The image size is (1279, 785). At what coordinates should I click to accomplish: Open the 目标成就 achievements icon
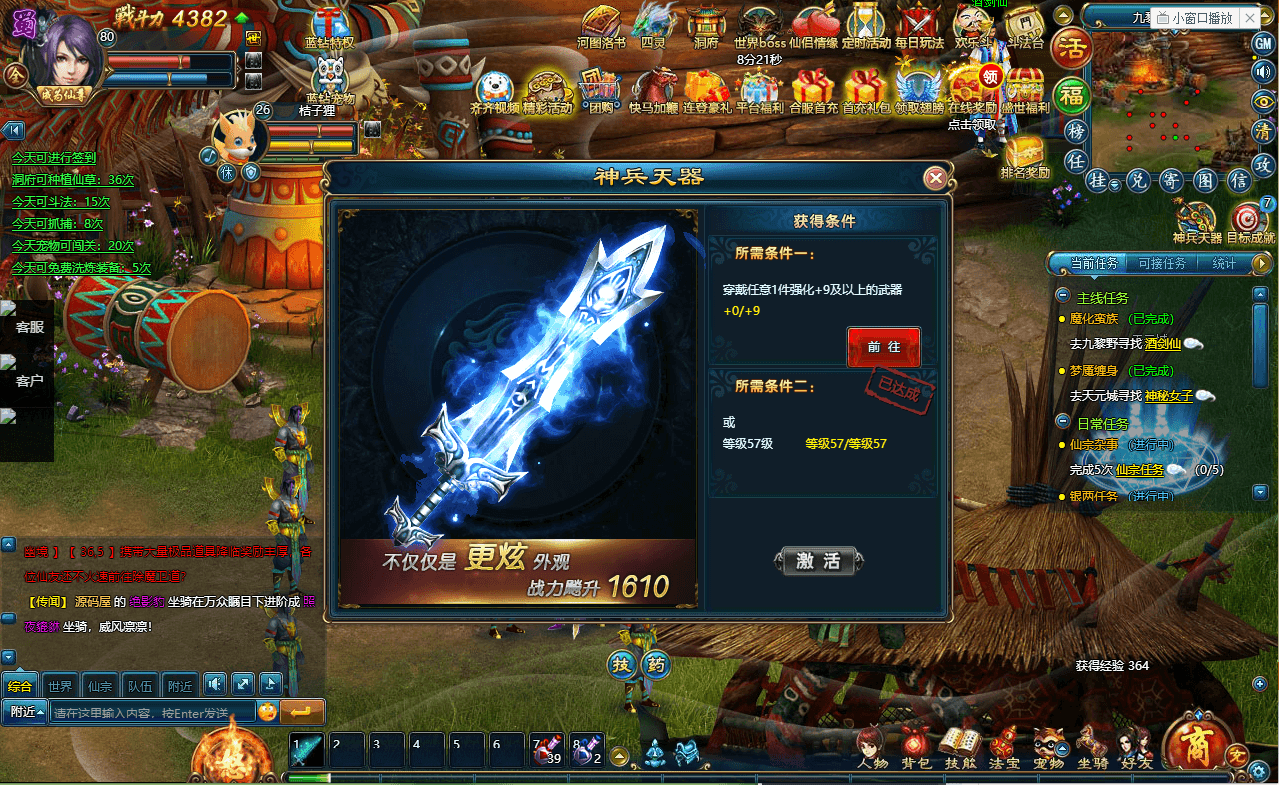tap(1250, 222)
